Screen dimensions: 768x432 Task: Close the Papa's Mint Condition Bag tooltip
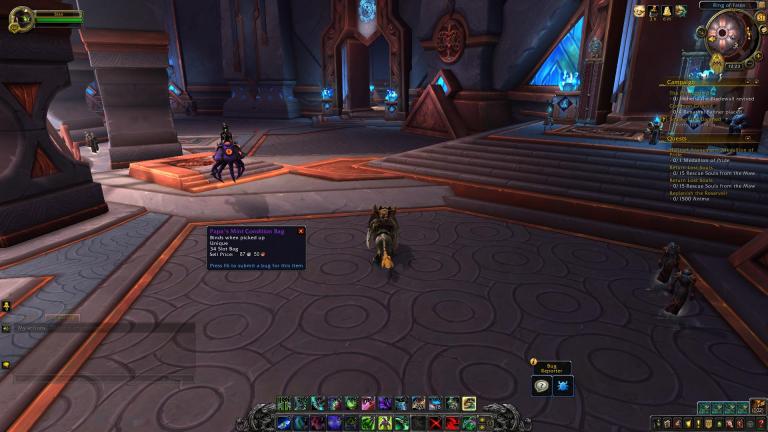click(301, 231)
